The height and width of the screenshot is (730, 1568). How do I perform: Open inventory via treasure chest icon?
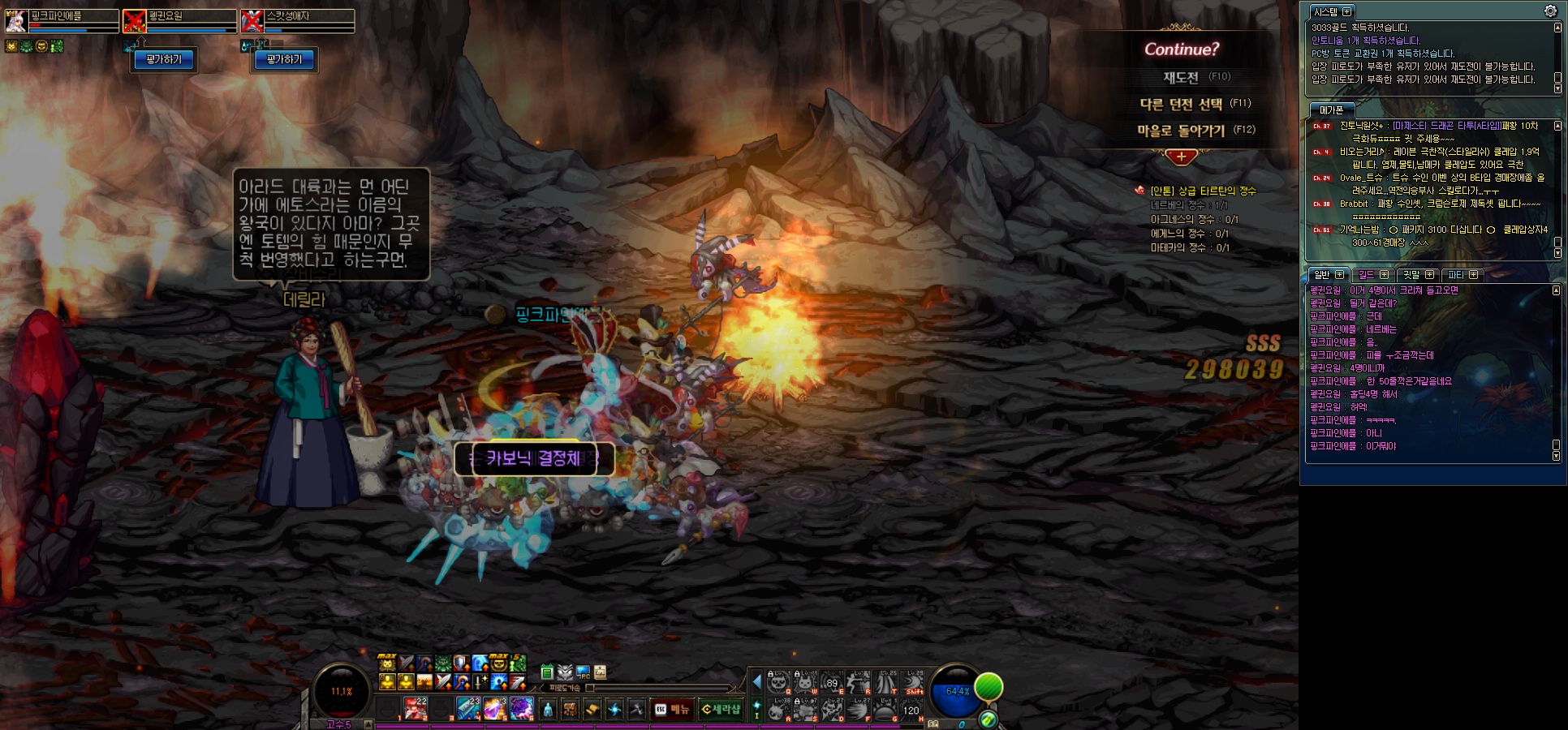[571, 710]
